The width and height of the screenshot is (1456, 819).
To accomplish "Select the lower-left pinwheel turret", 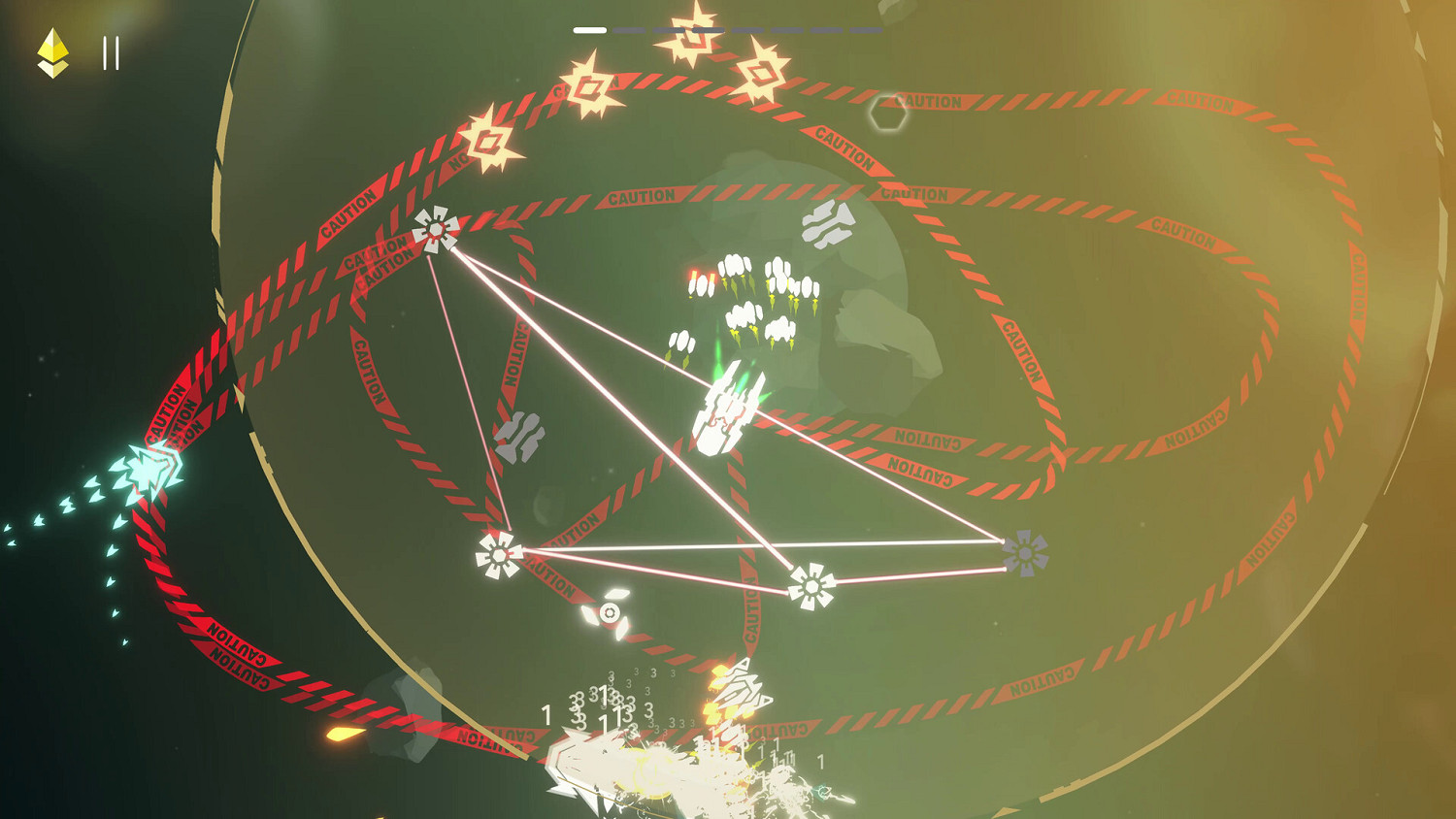I will pyautogui.click(x=498, y=556).
